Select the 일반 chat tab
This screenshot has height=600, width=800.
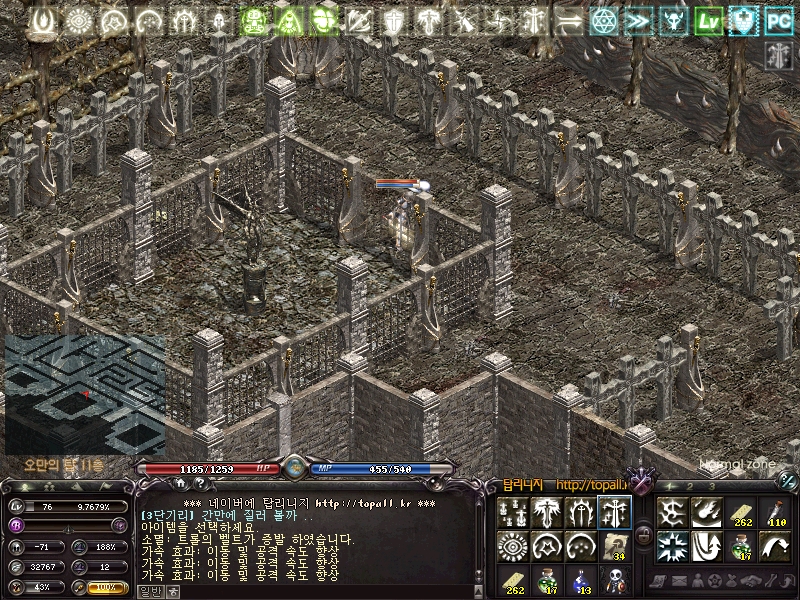(x=148, y=591)
